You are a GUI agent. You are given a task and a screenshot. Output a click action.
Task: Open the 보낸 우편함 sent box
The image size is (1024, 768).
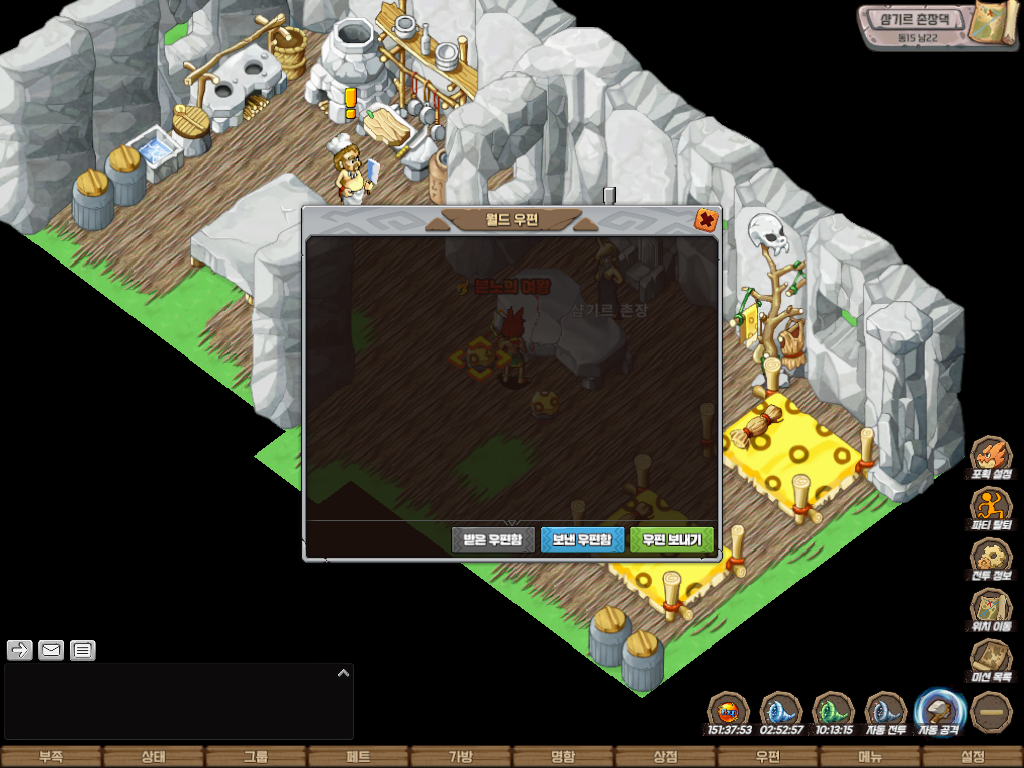click(582, 540)
